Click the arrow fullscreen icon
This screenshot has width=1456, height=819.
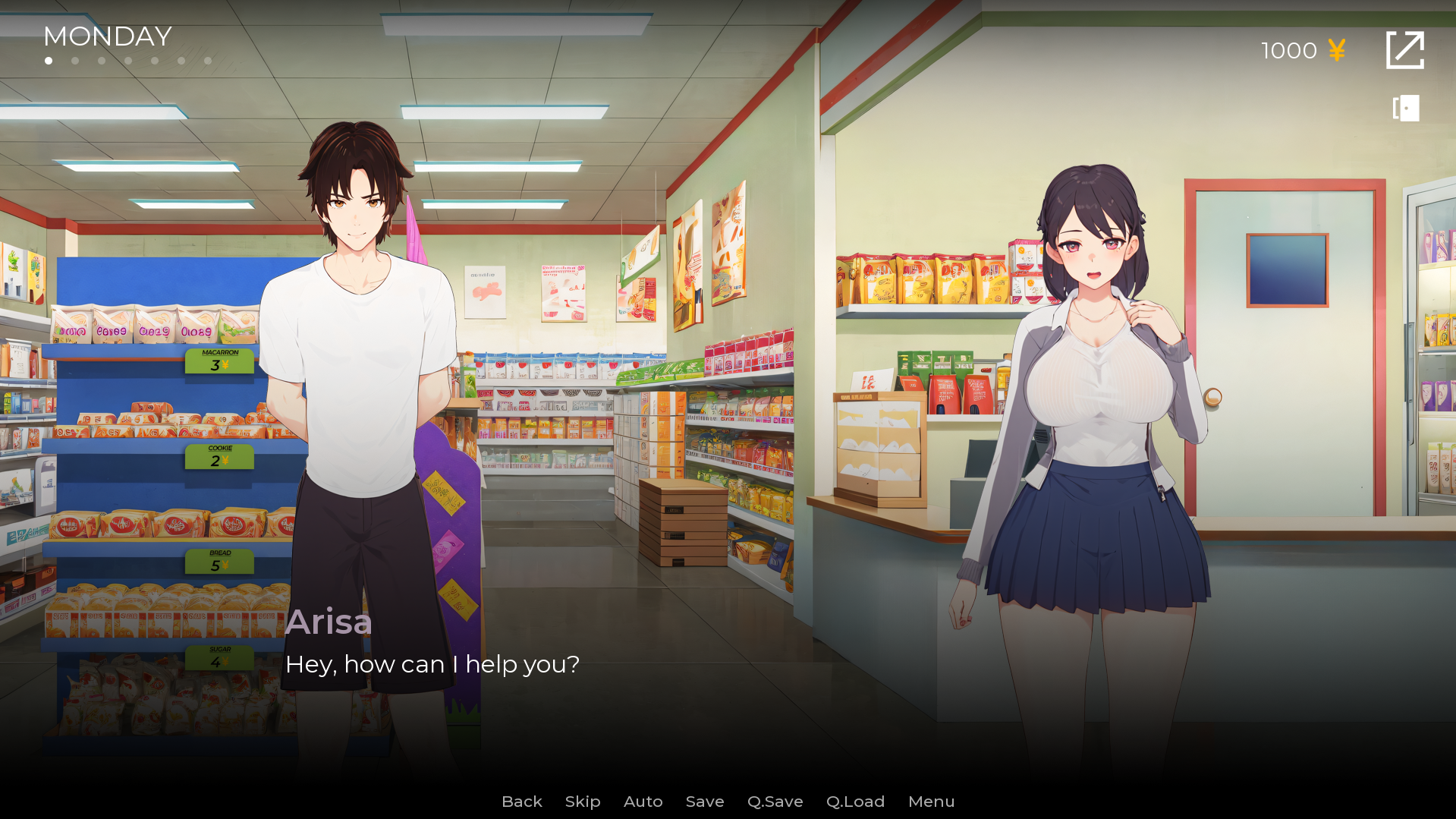[1404, 50]
